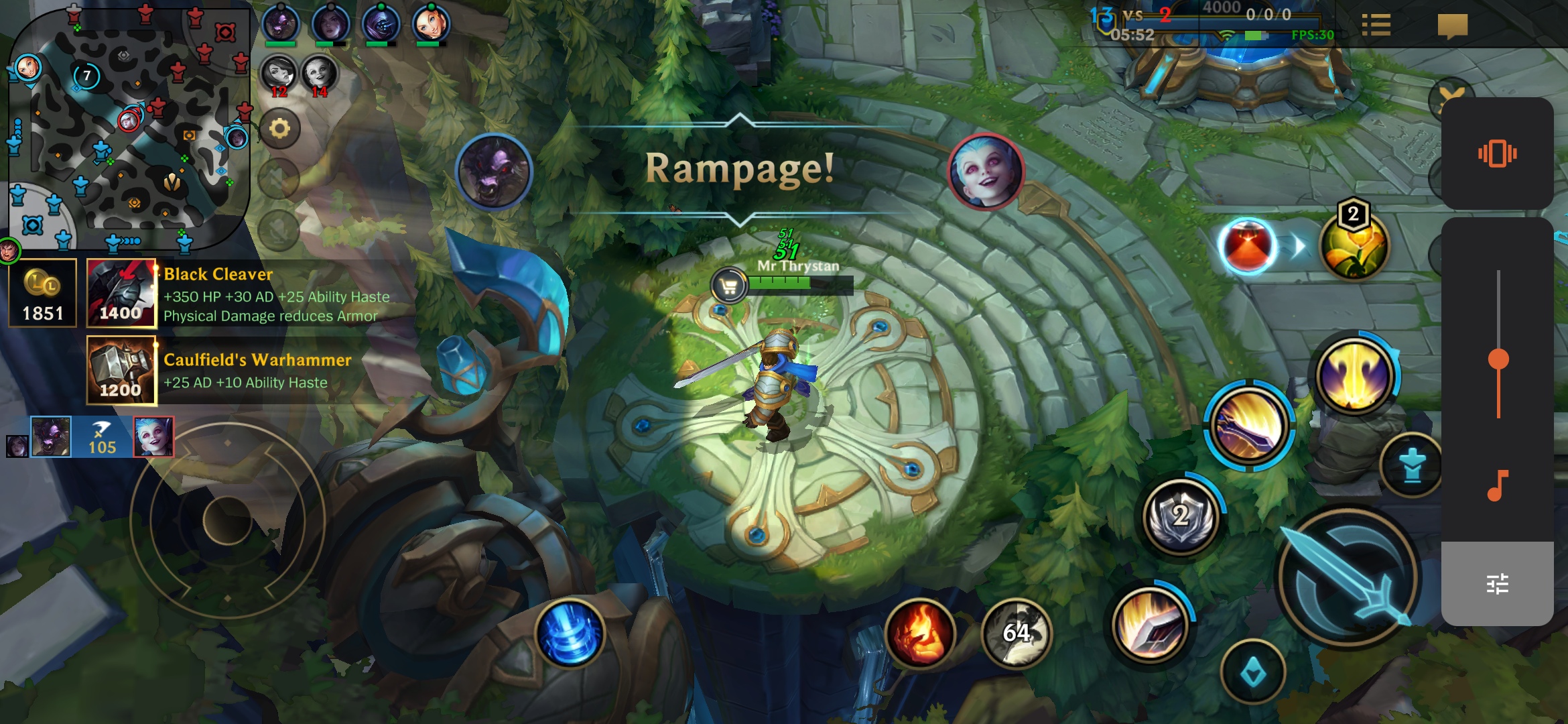Toggle the vibration mode in overlay
Screen dimensions: 1568x724
1497,154
